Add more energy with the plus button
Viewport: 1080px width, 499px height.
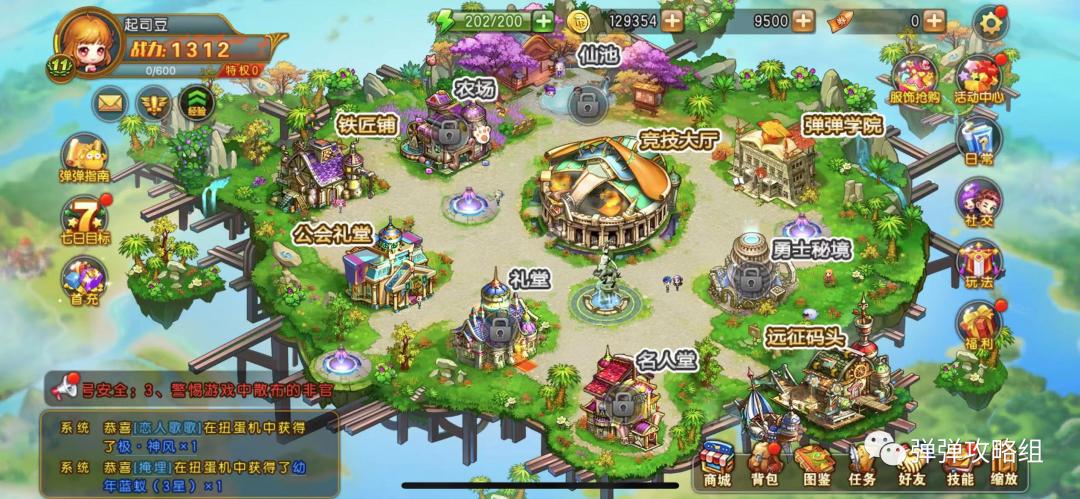542,21
